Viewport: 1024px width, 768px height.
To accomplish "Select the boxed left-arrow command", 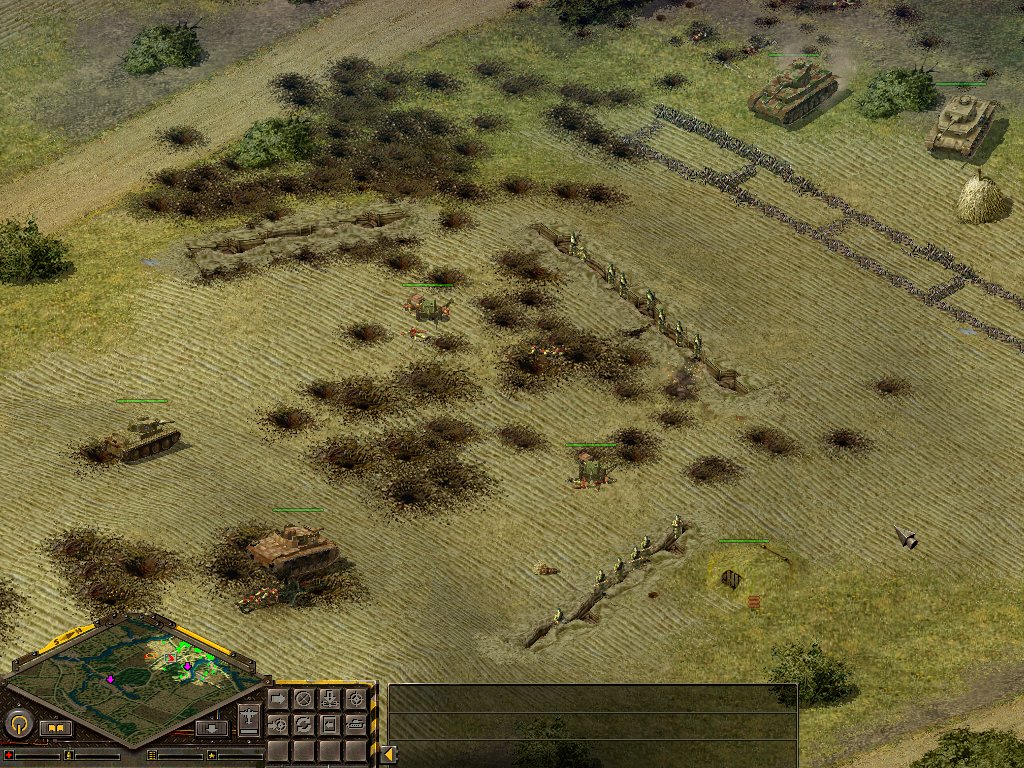I will [x=330, y=725].
